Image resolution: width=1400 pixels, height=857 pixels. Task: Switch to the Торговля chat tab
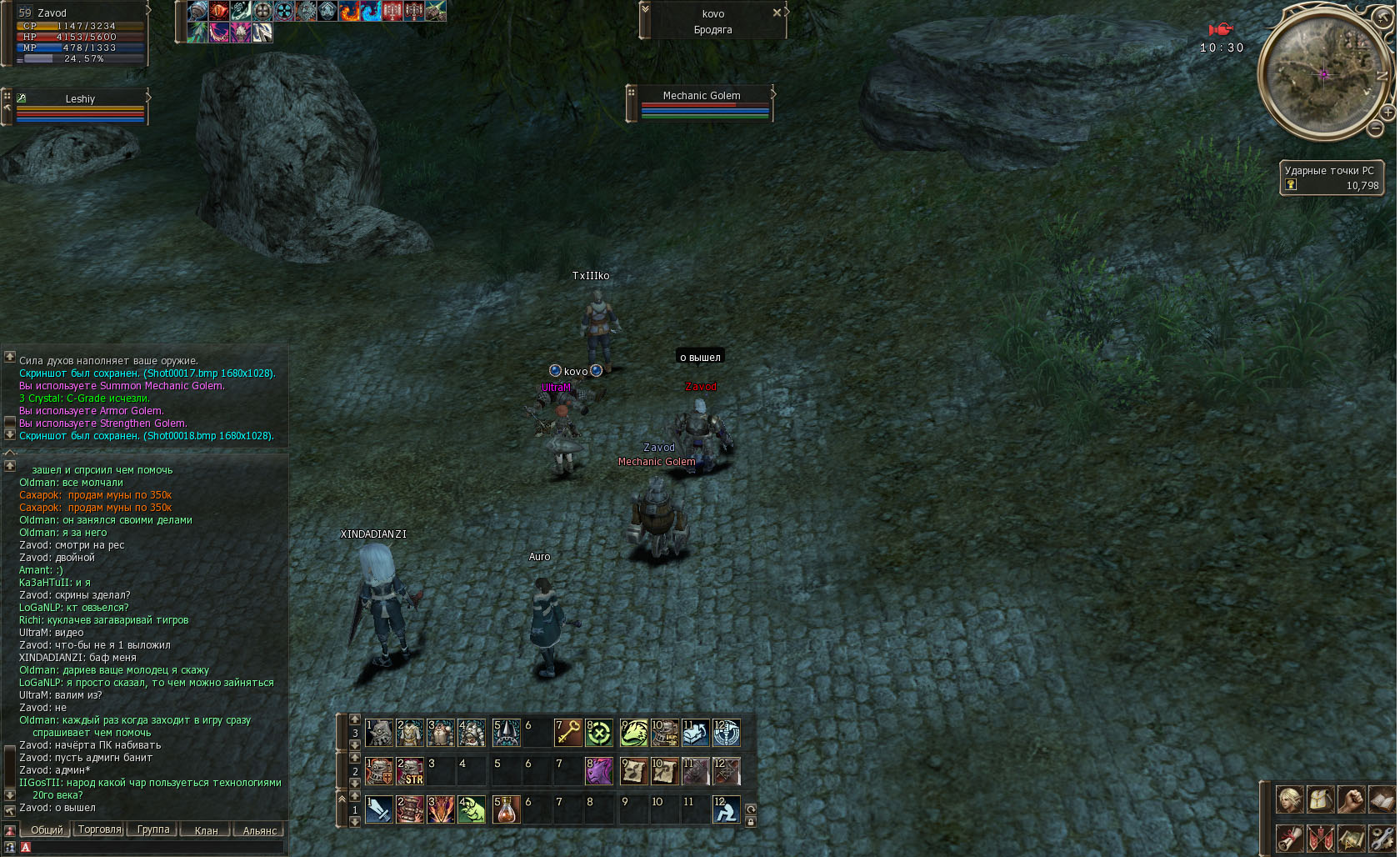coord(99,829)
